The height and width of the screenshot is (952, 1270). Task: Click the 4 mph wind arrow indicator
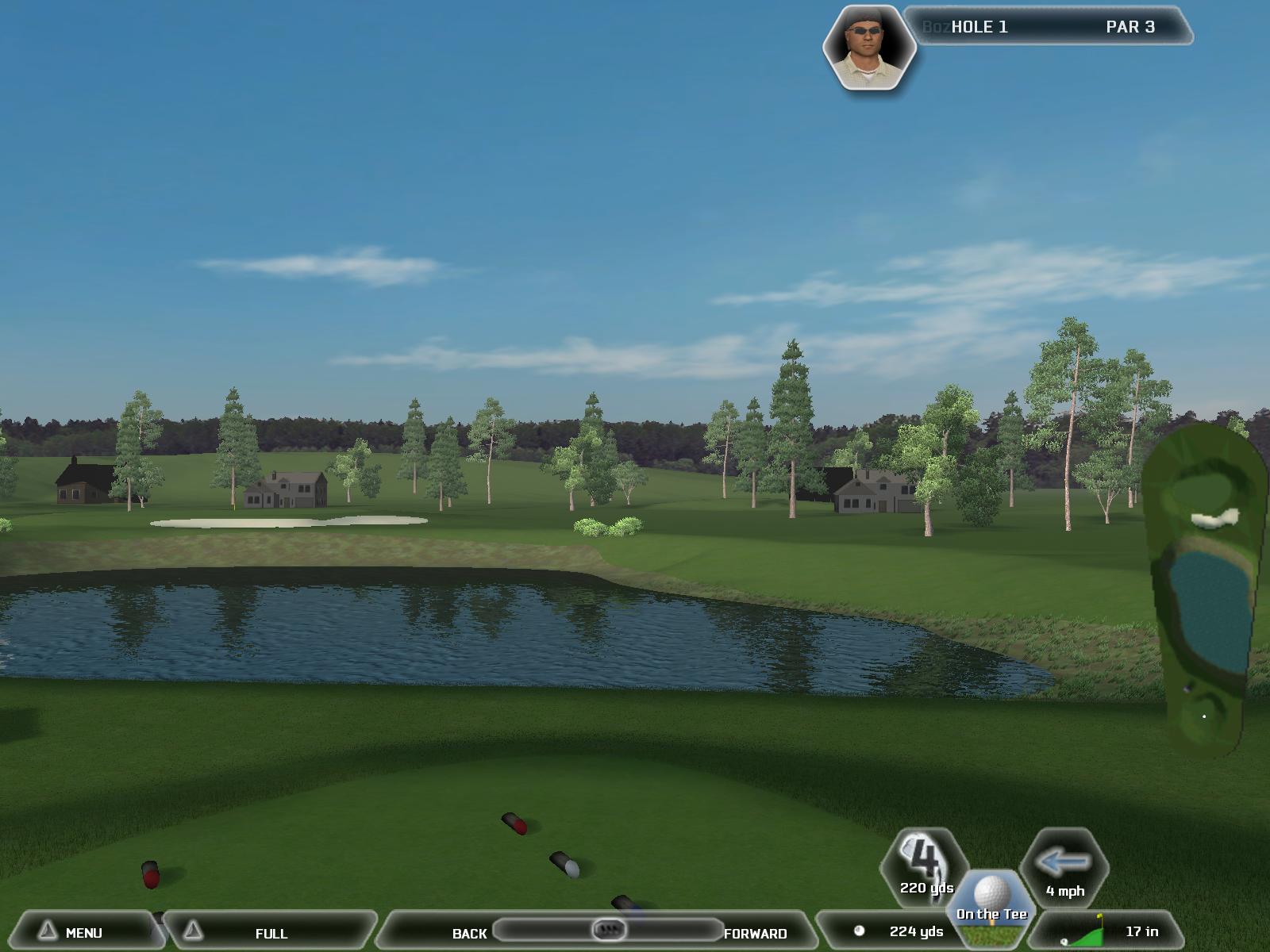coord(1064,869)
